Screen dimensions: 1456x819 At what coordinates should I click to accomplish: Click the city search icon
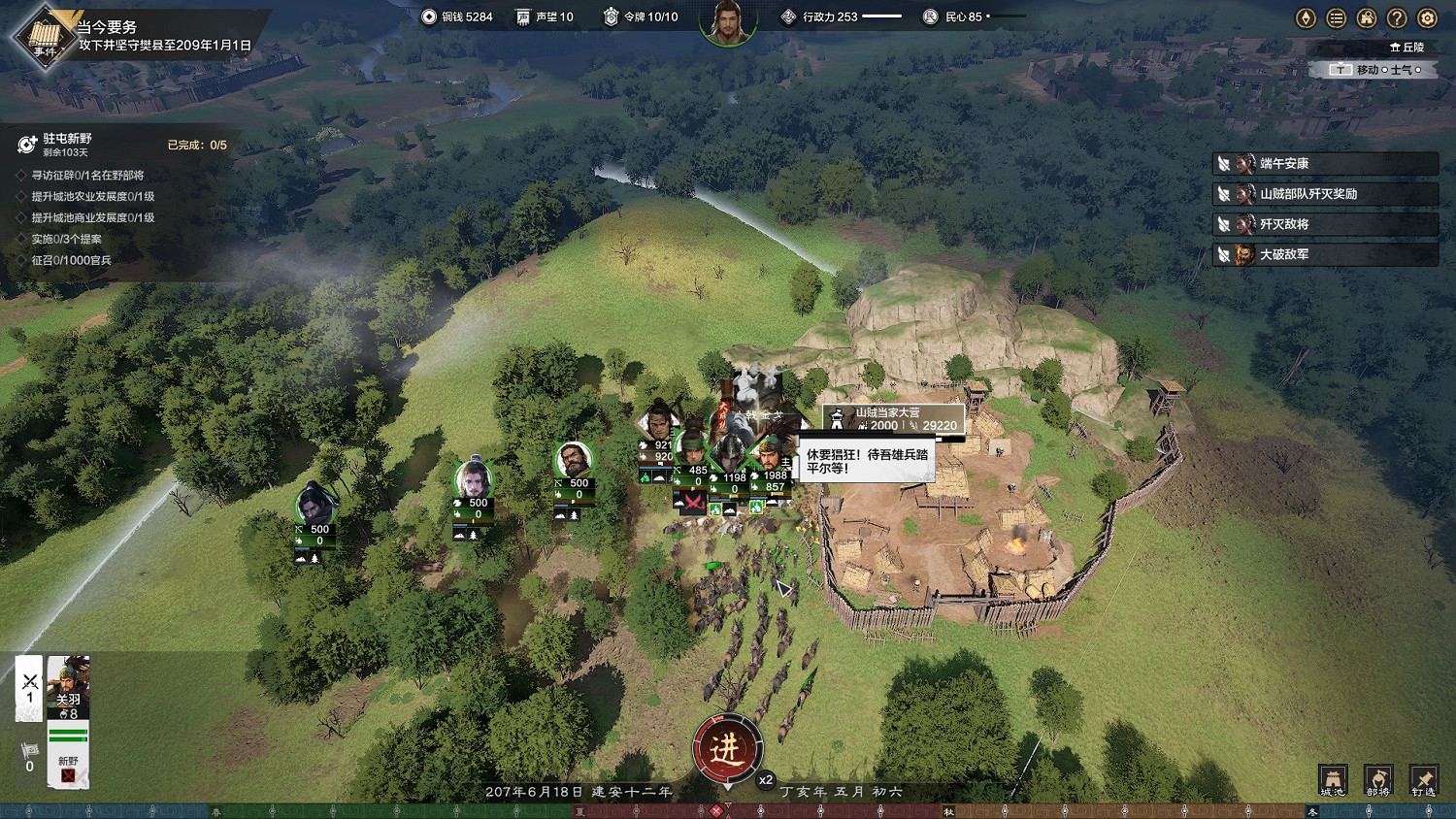(x=1367, y=17)
